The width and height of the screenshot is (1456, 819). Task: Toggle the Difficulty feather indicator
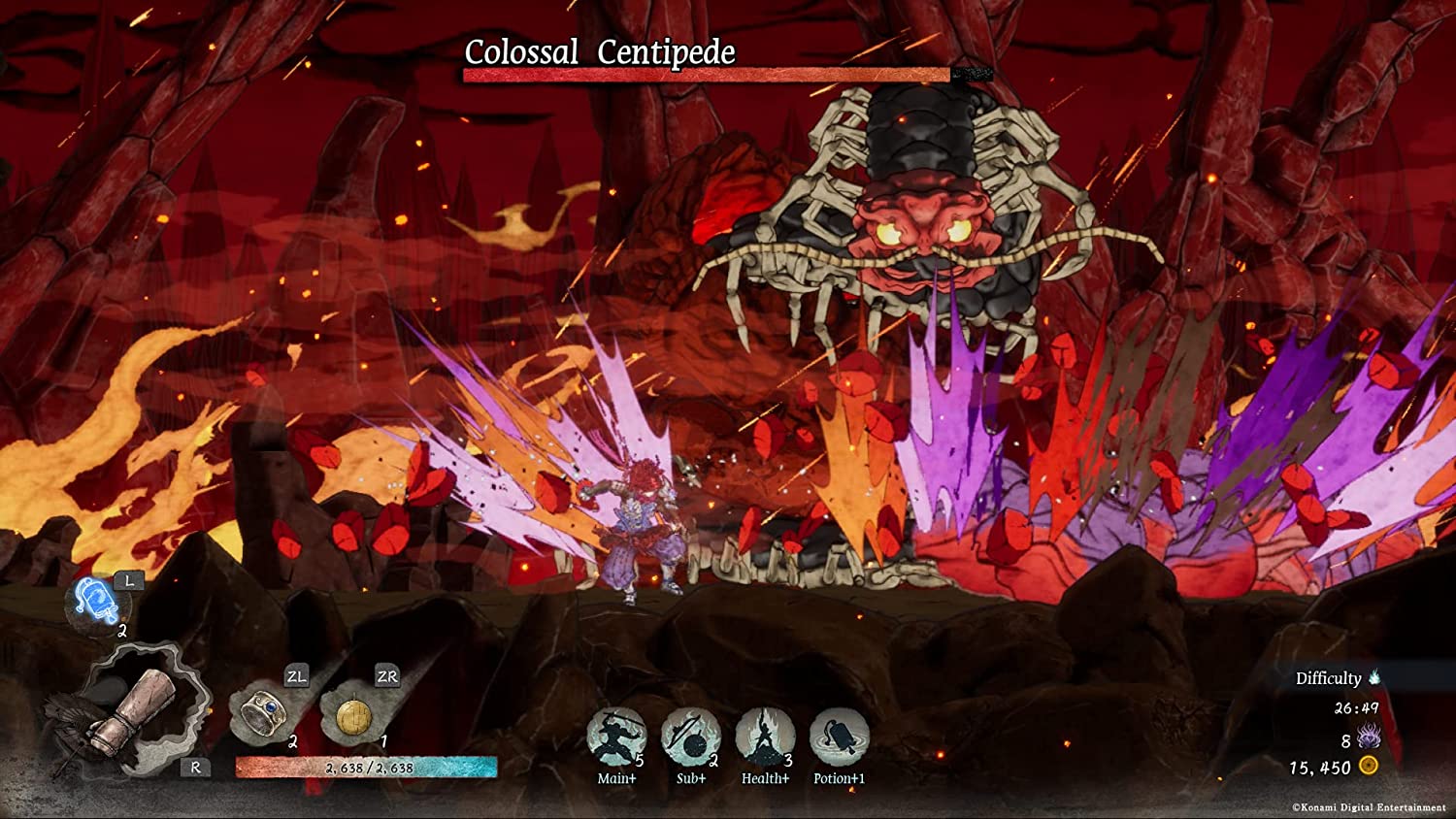tap(1374, 679)
